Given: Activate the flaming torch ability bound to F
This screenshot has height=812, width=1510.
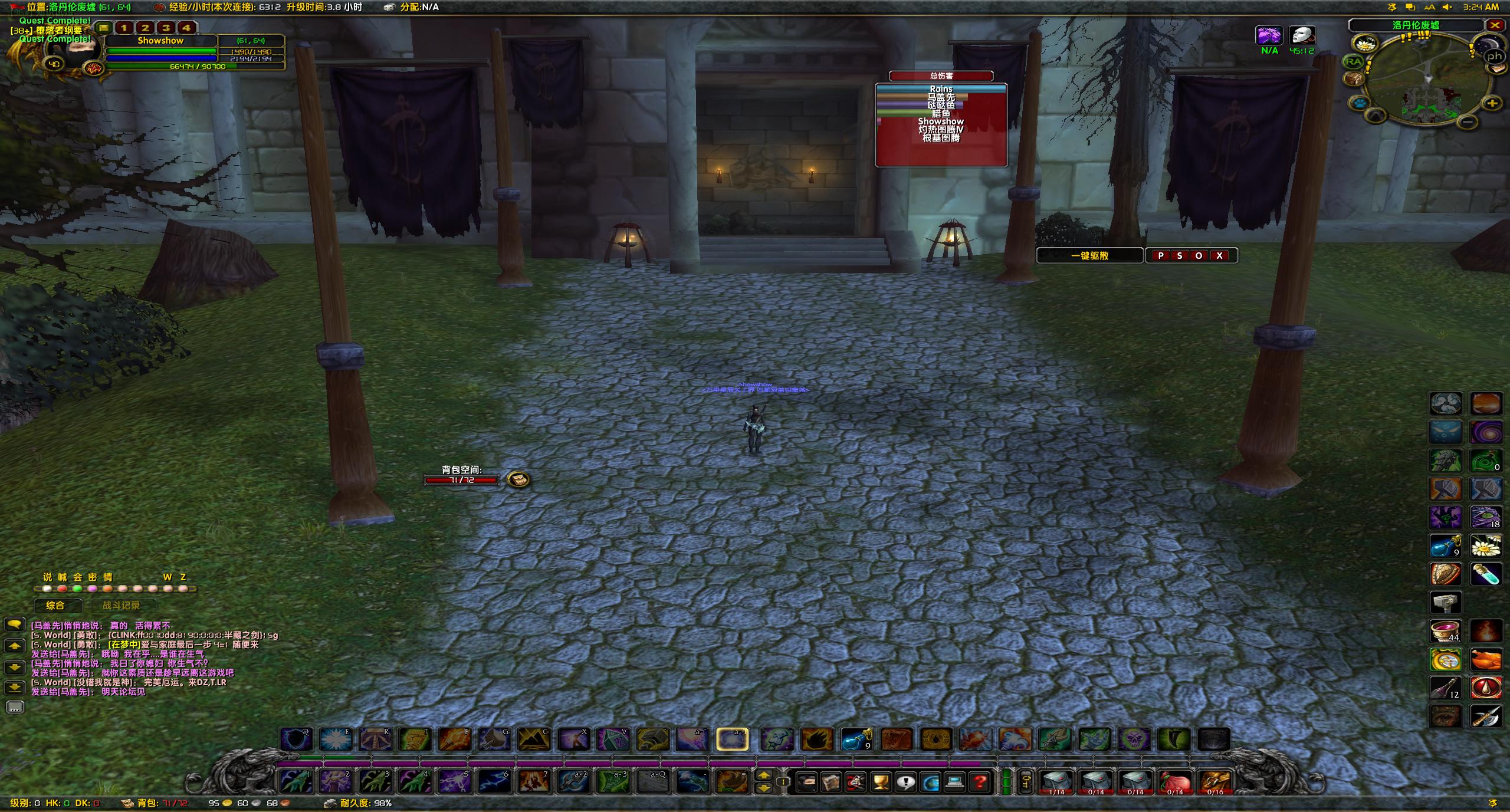Looking at the screenshot, I should tap(454, 739).
